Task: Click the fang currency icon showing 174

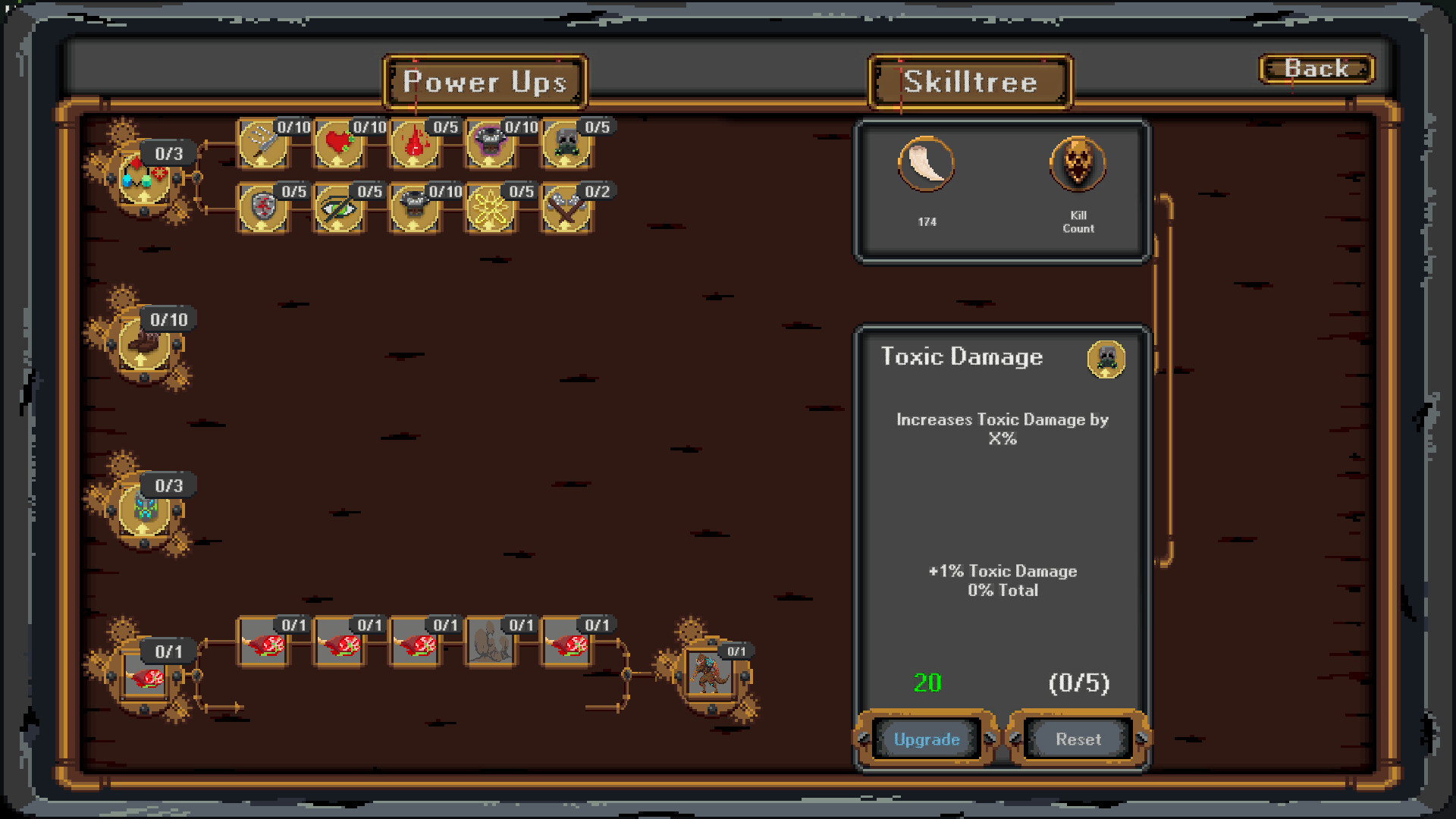Action: [x=927, y=165]
